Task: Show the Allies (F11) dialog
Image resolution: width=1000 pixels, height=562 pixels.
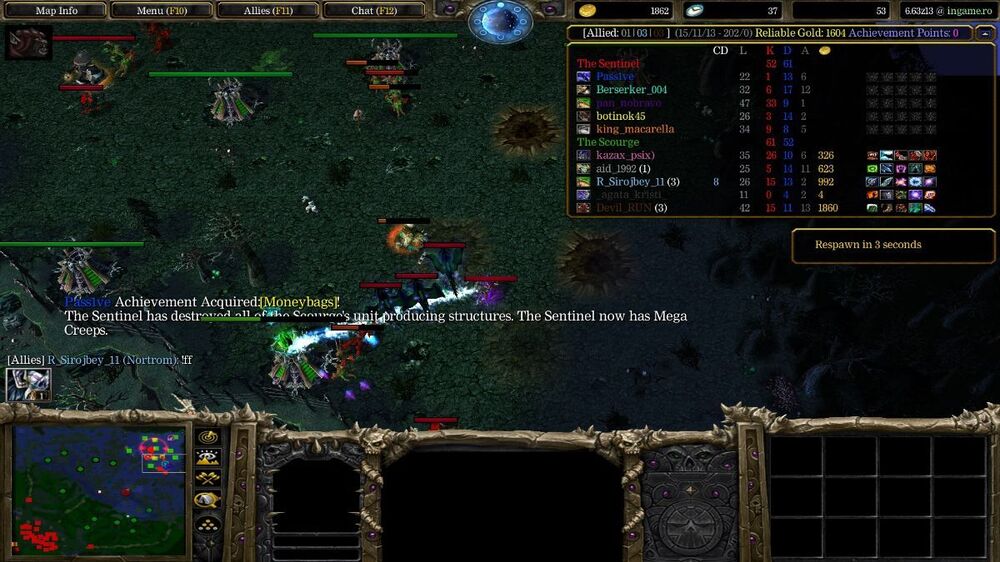Action: coord(268,11)
